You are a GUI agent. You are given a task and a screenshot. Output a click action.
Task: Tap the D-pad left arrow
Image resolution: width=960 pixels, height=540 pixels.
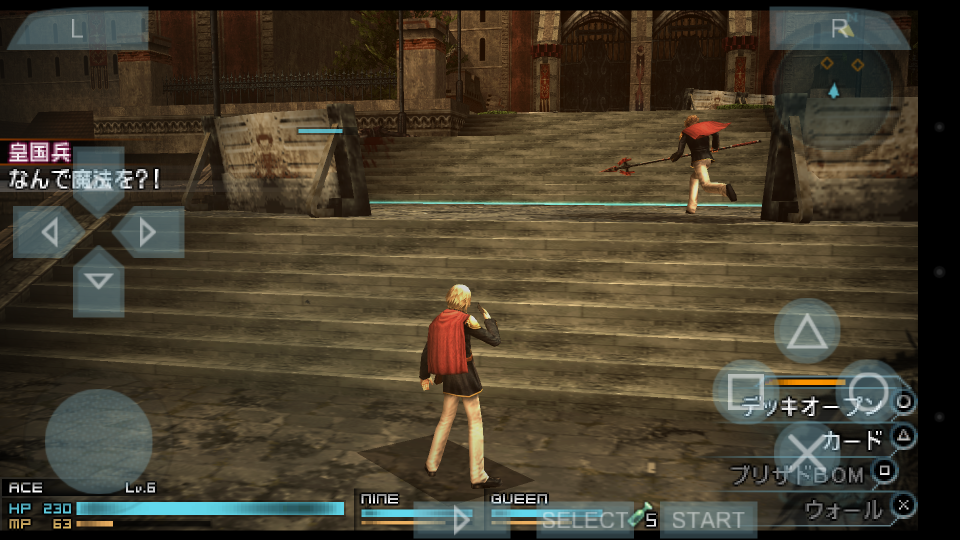[48, 233]
